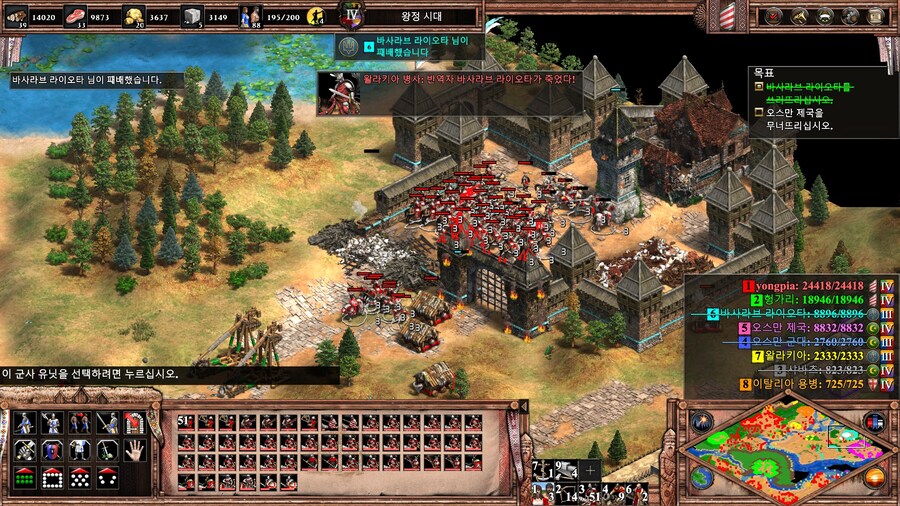Switch minimap to the globe terrain mode
The height and width of the screenshot is (506, 900).
pos(701,478)
